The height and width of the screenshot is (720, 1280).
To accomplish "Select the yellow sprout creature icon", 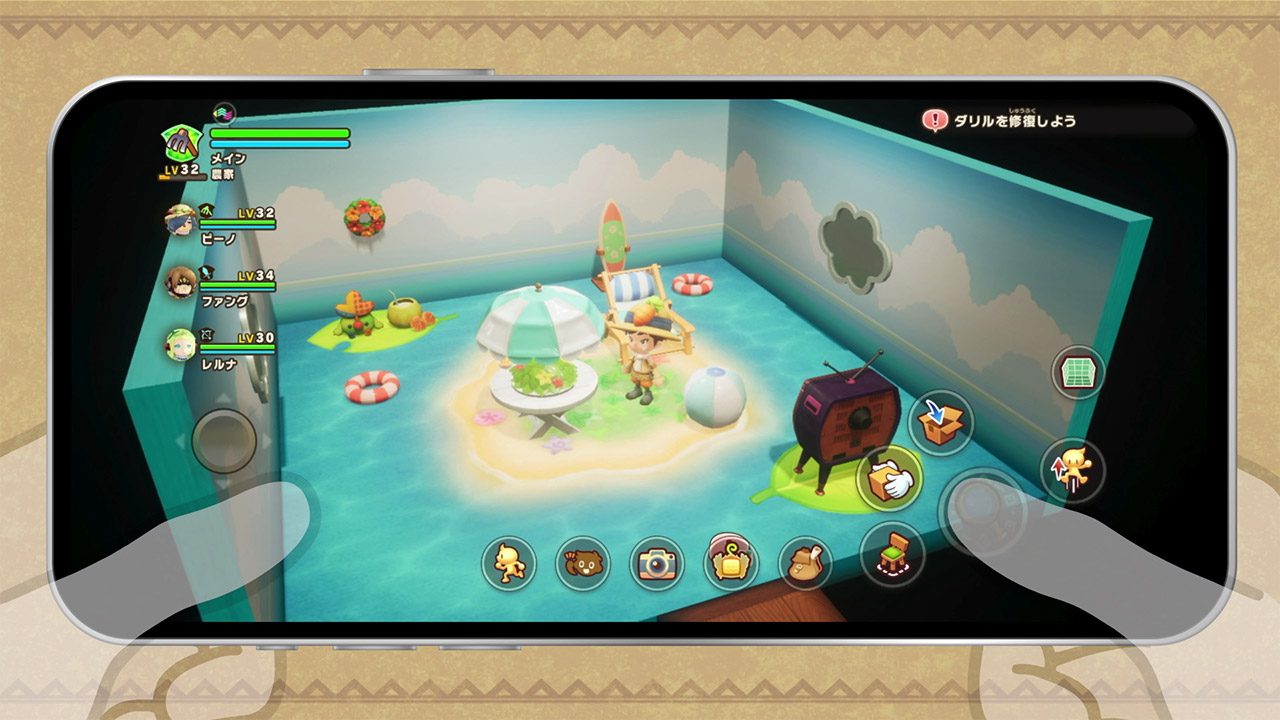I will click(x=731, y=562).
